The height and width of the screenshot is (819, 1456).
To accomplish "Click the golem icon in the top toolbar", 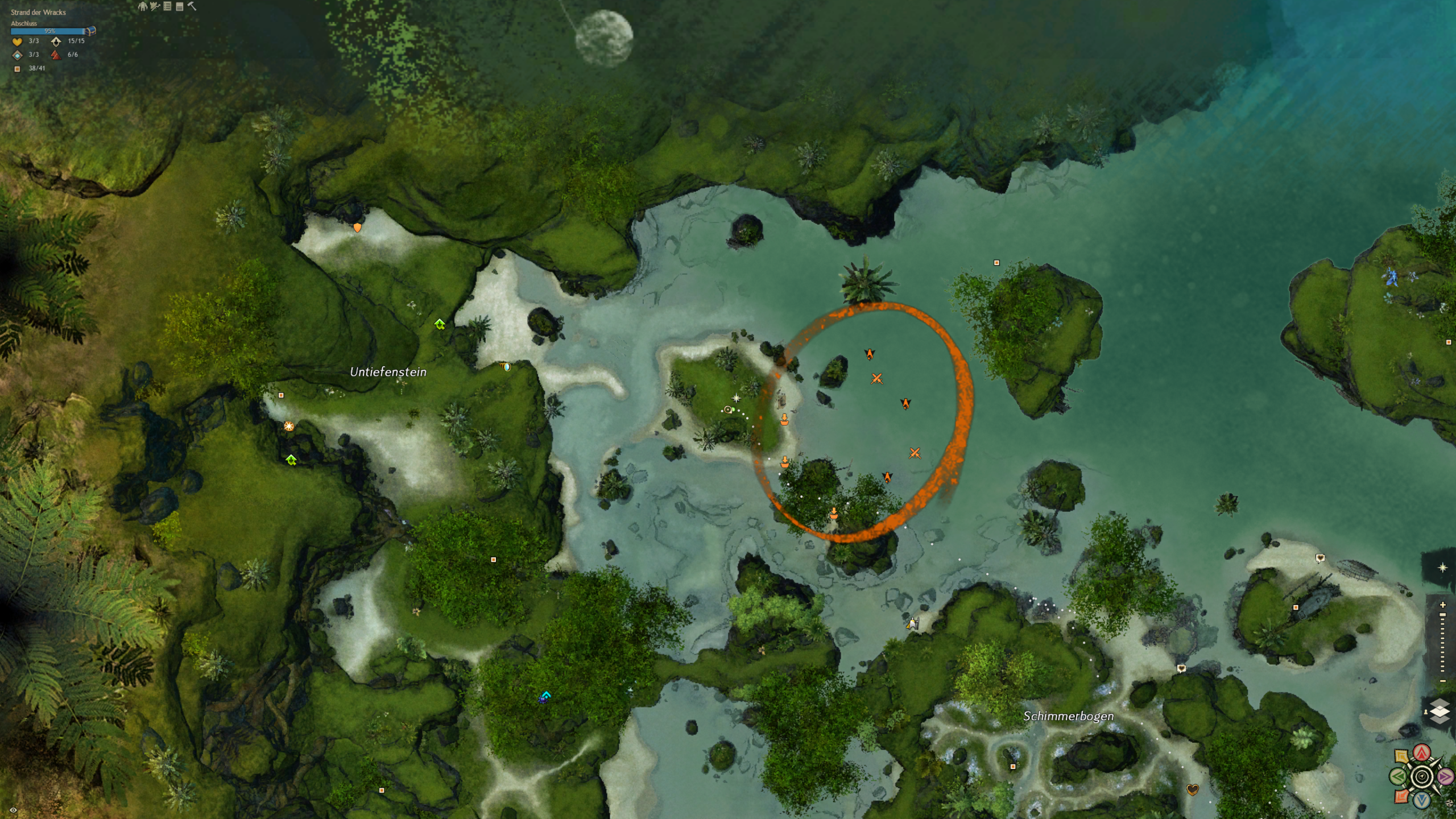I will pyautogui.click(x=142, y=6).
